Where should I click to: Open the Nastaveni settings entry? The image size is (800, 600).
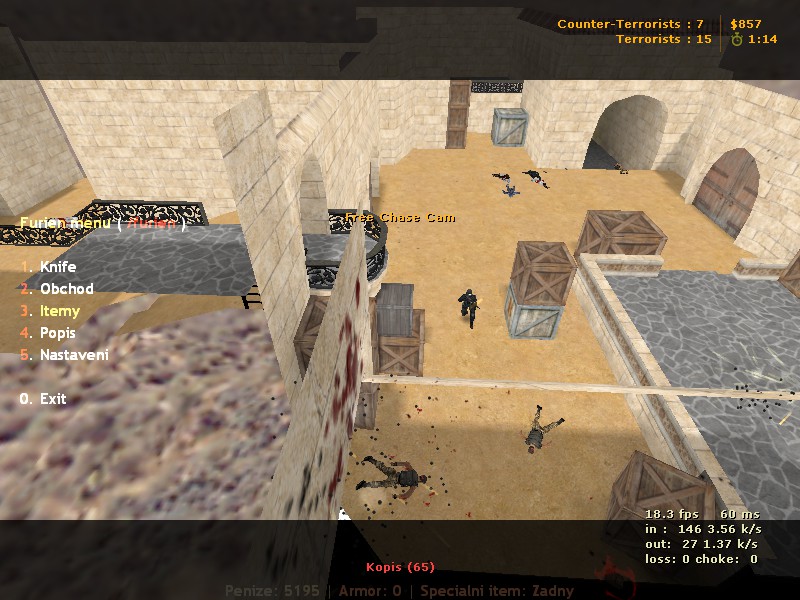[x=74, y=355]
